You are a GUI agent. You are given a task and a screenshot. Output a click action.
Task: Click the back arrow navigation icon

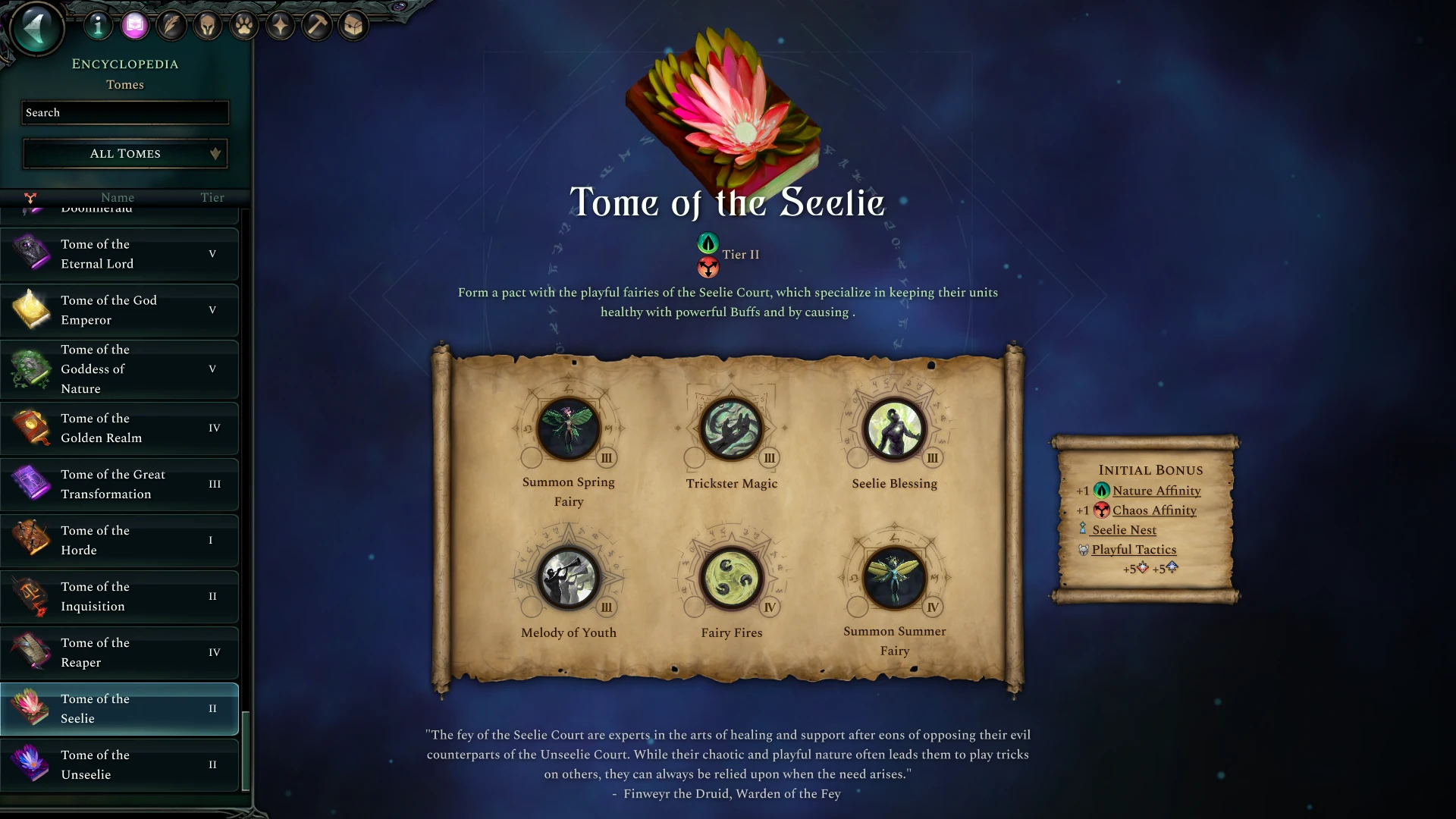[36, 28]
